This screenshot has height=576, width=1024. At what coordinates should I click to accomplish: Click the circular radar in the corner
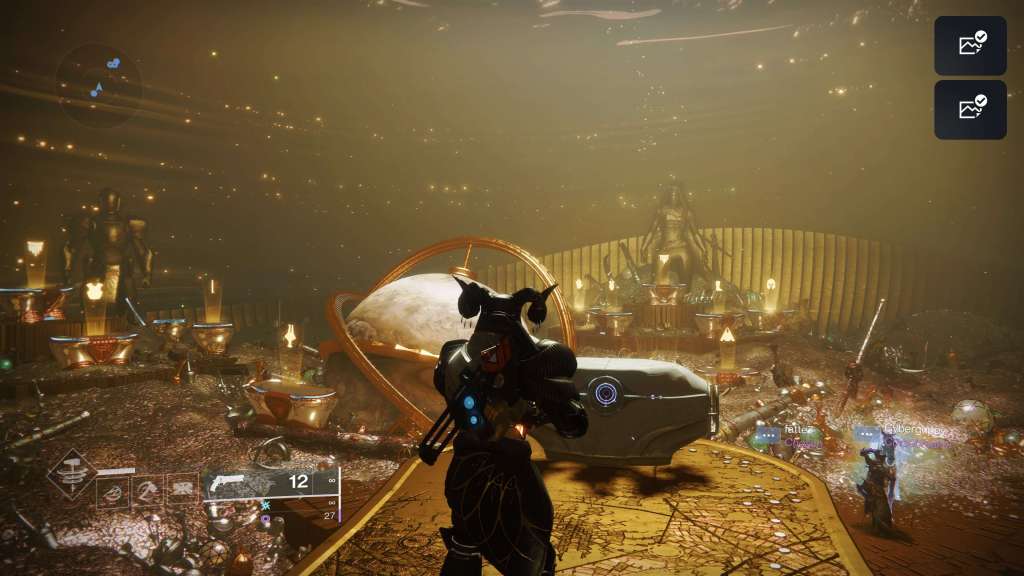pyautogui.click(x=98, y=85)
